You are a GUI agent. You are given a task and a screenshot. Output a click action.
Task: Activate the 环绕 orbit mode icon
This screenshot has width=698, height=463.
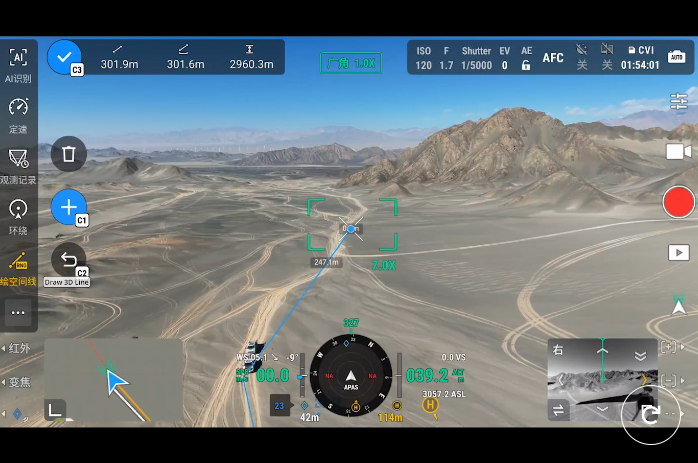18,214
